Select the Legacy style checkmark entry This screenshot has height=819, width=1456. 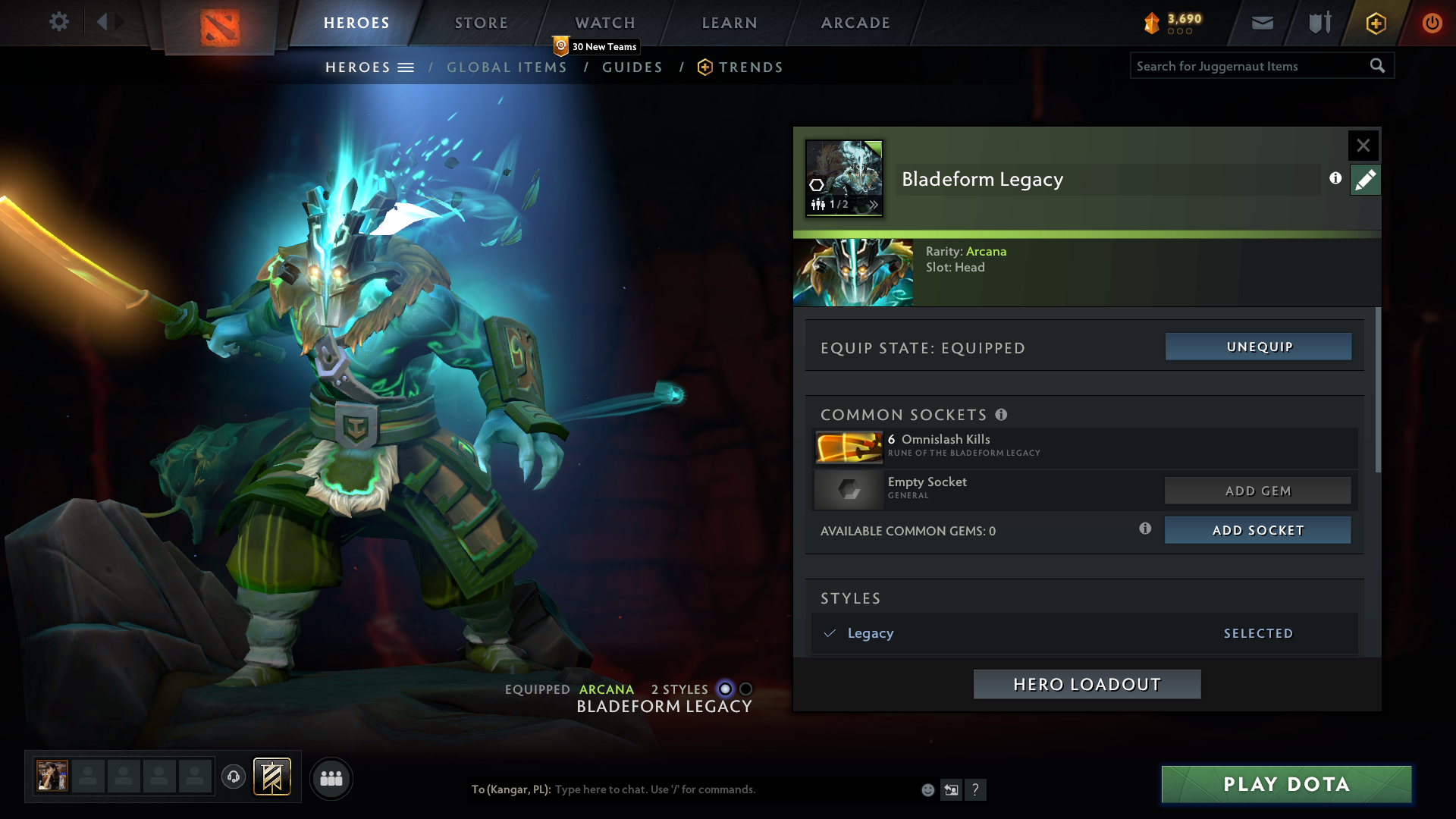coord(871,633)
